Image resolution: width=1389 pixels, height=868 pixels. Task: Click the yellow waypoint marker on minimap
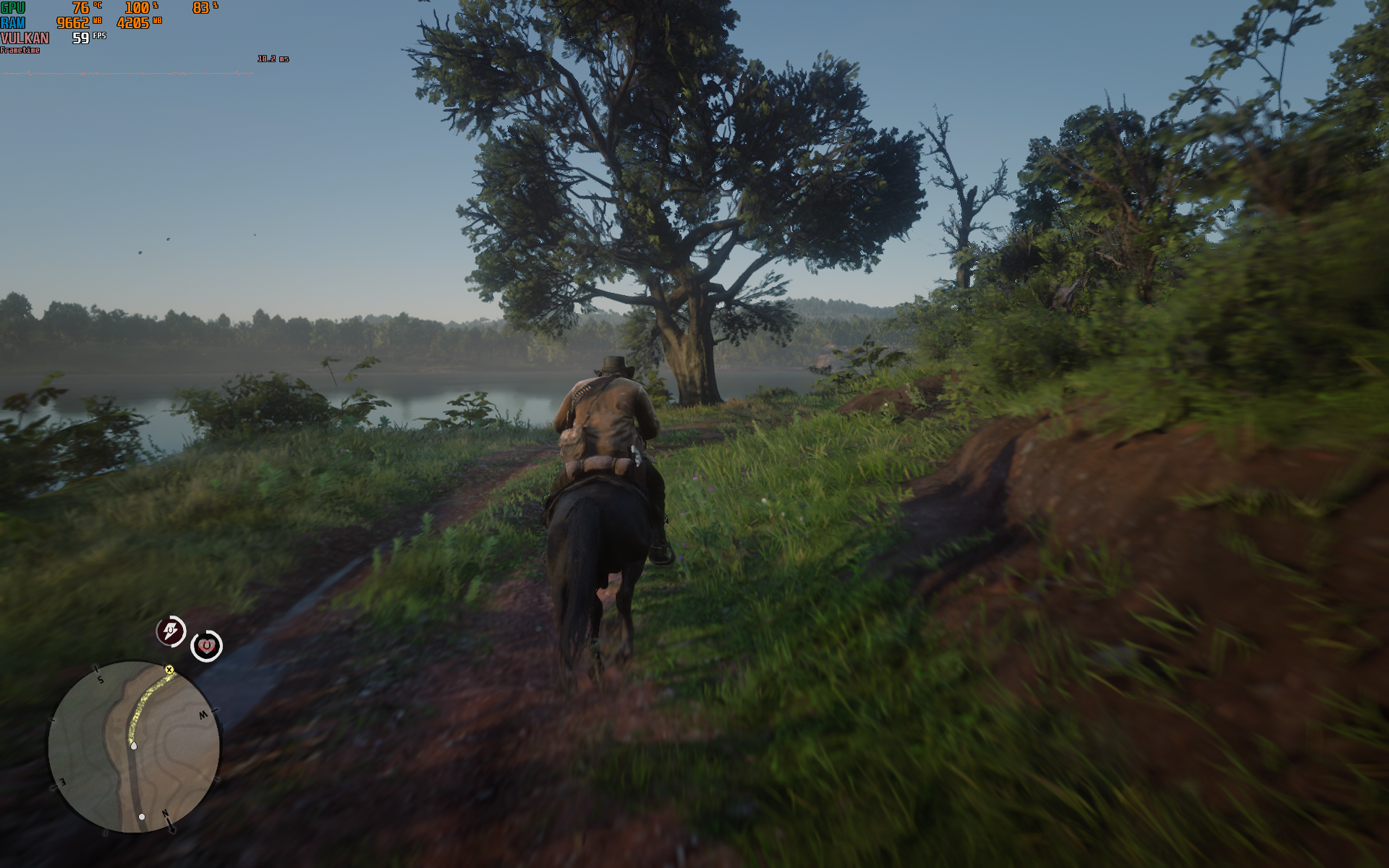point(169,670)
